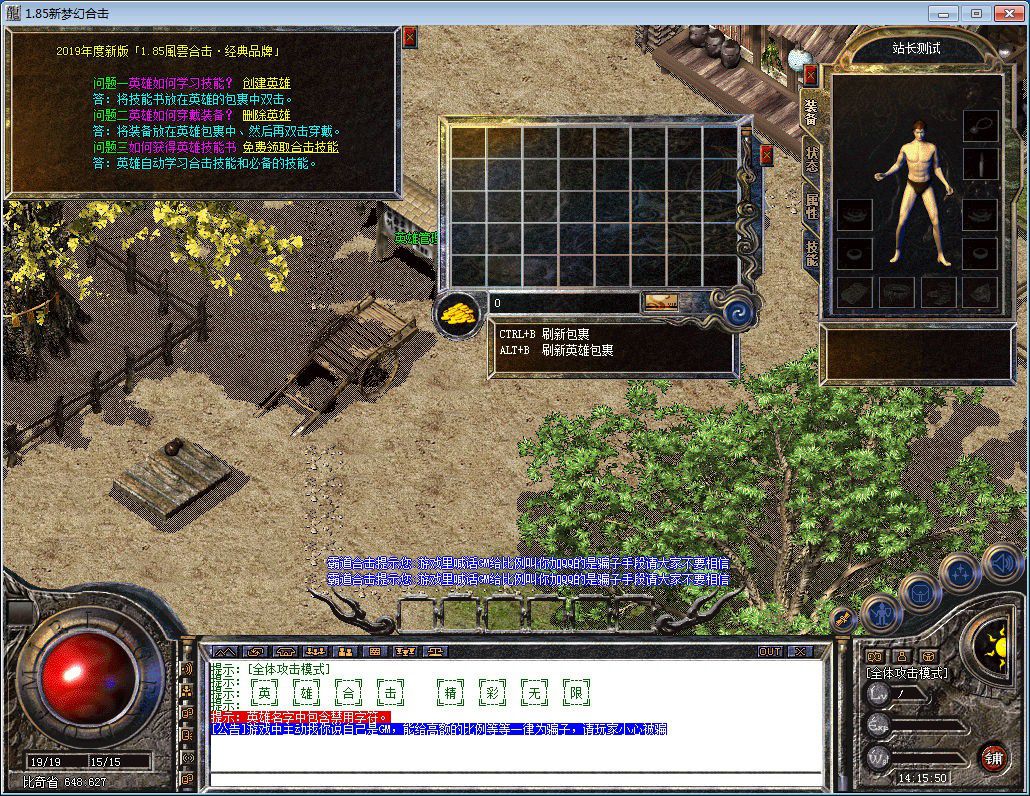Screen dimensions: 1030x796
Task: Show the 技能 tab
Action: tap(811, 256)
